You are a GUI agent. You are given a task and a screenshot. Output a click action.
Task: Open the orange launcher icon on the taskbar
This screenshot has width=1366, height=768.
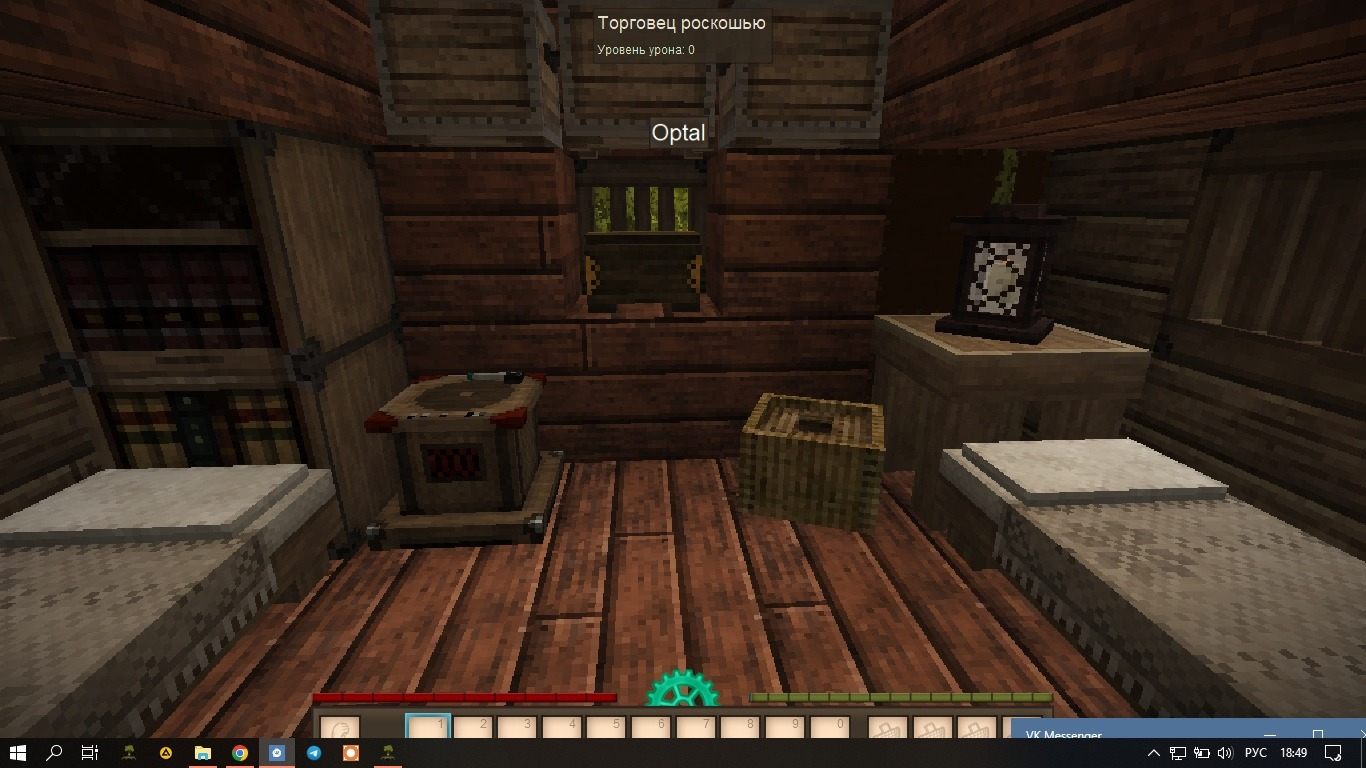(350, 753)
